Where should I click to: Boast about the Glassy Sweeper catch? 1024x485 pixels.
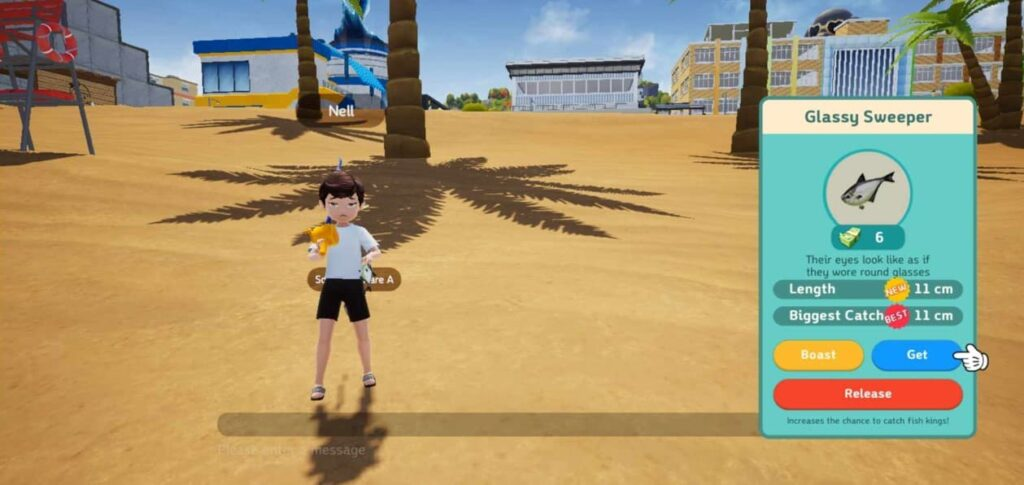tap(818, 355)
